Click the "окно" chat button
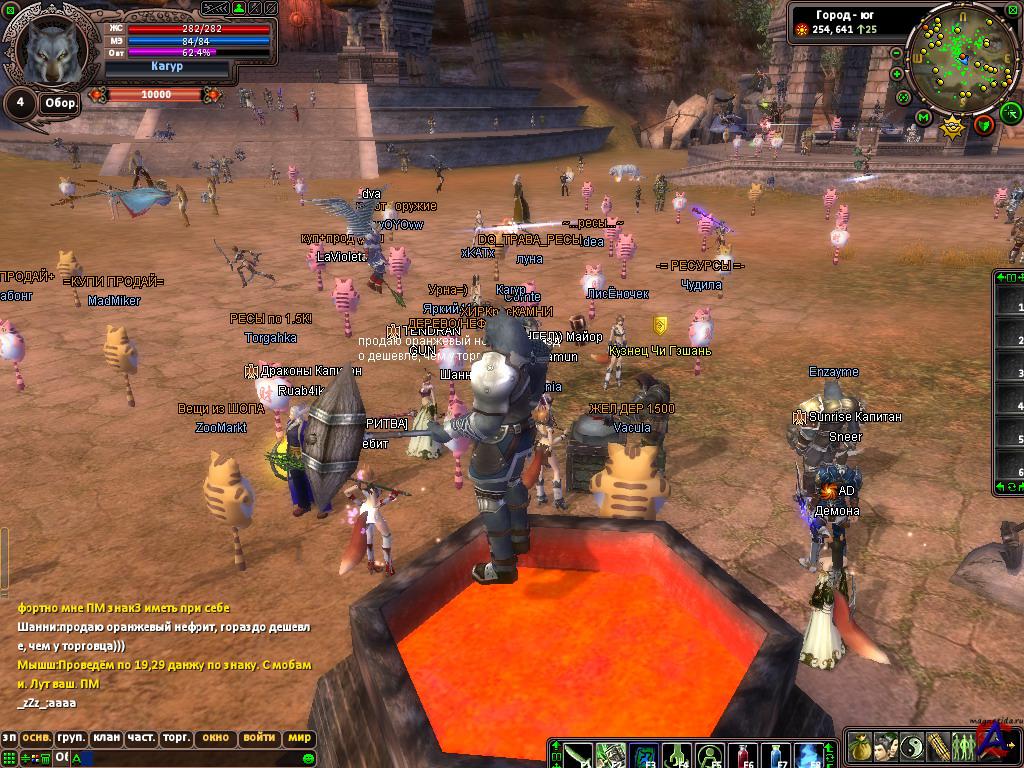This screenshot has width=1024, height=768. coord(215,738)
